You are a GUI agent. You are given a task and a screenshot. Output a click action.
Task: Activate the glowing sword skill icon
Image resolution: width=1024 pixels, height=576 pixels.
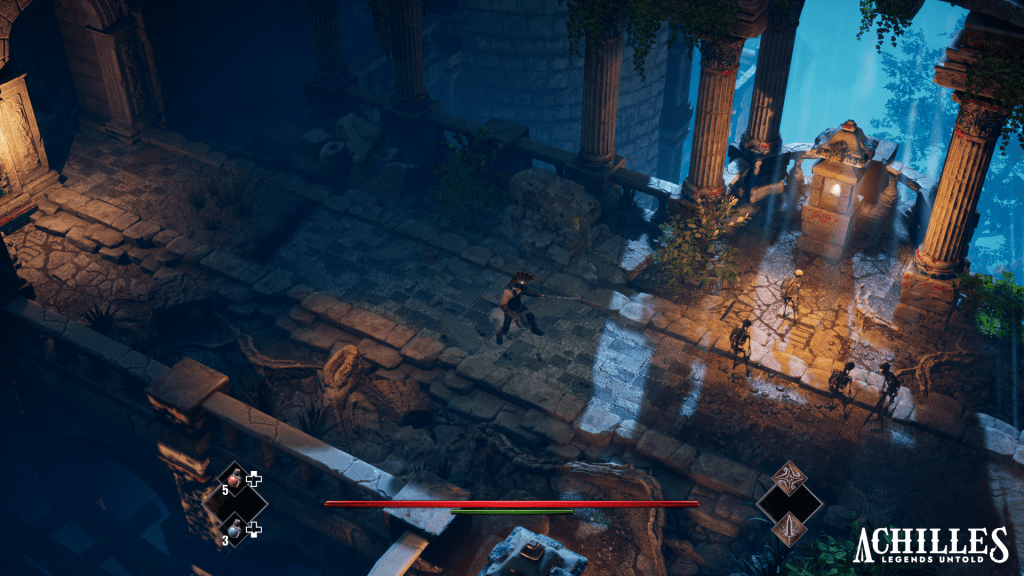click(x=788, y=528)
